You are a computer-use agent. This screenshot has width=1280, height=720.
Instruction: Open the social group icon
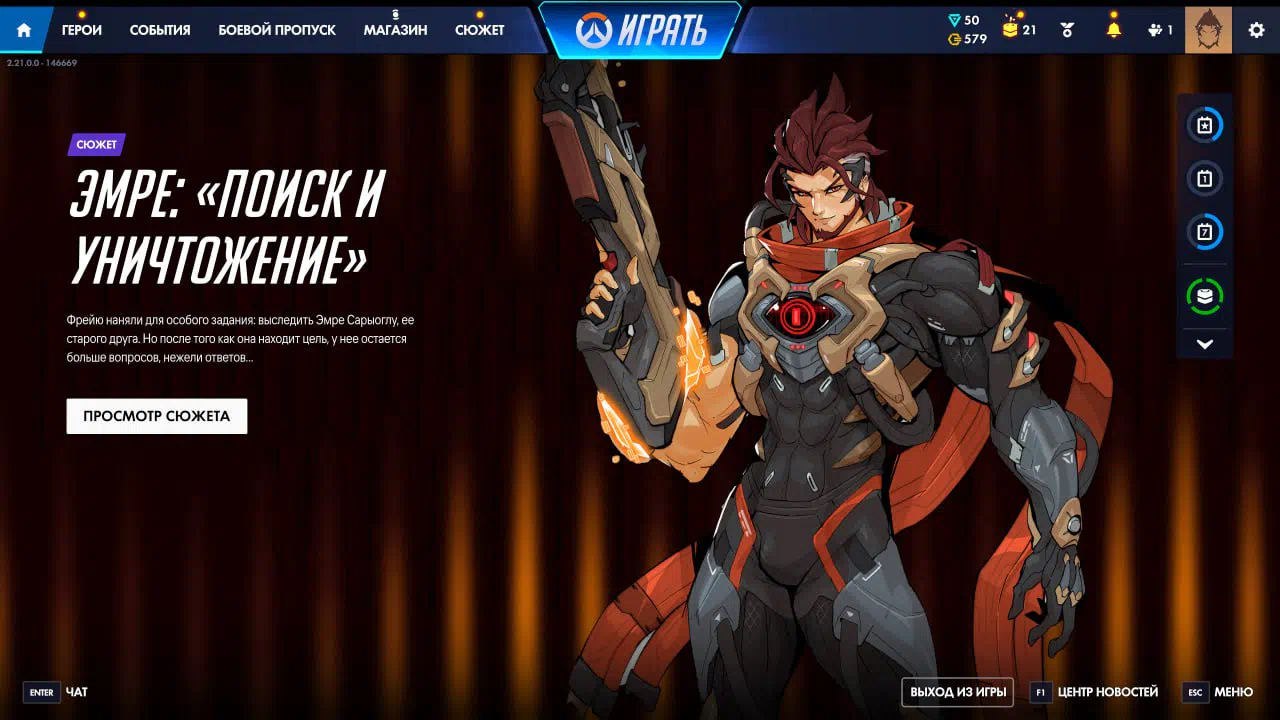[x=1160, y=30]
